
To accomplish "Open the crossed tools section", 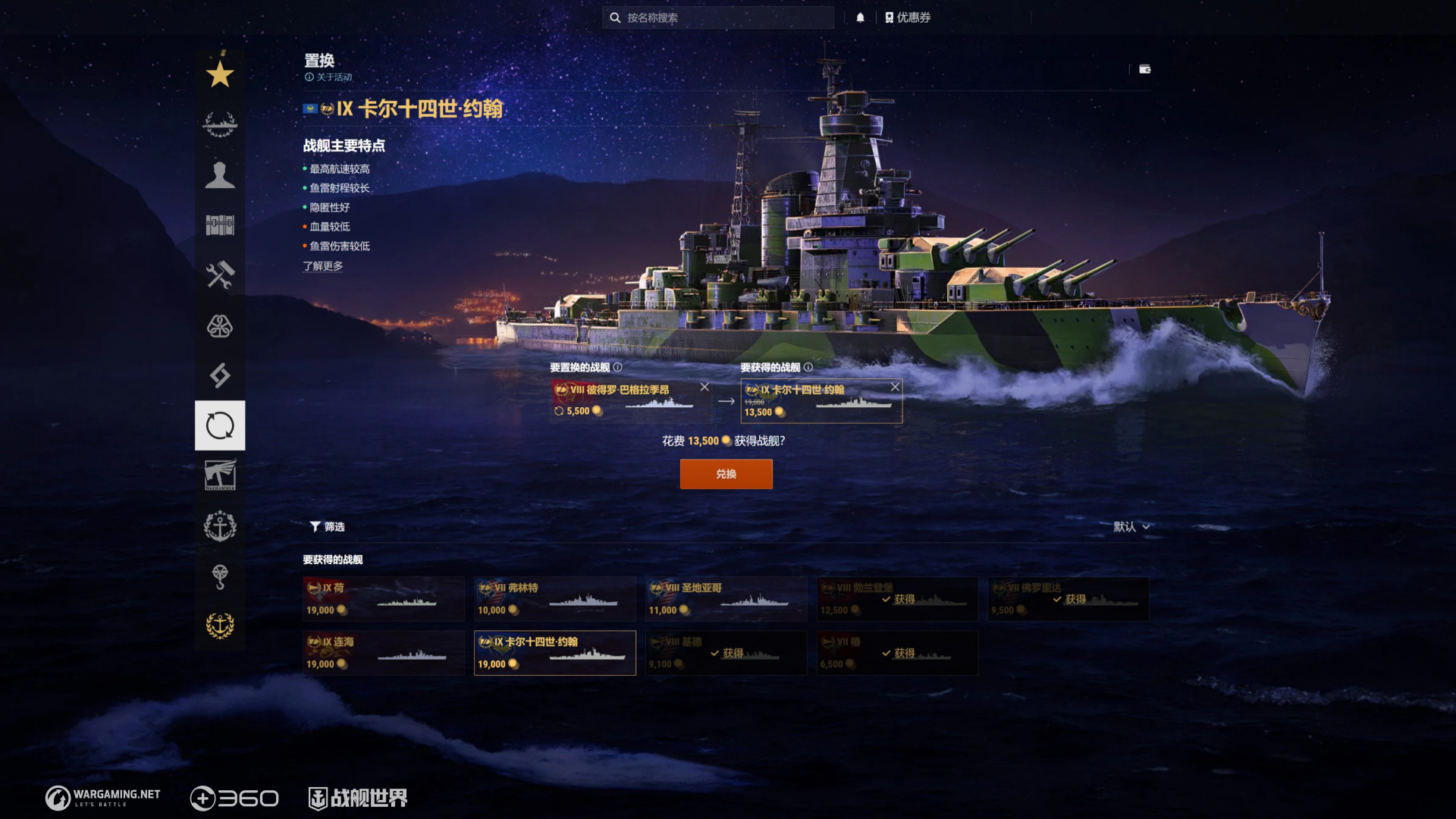I will 220,275.
